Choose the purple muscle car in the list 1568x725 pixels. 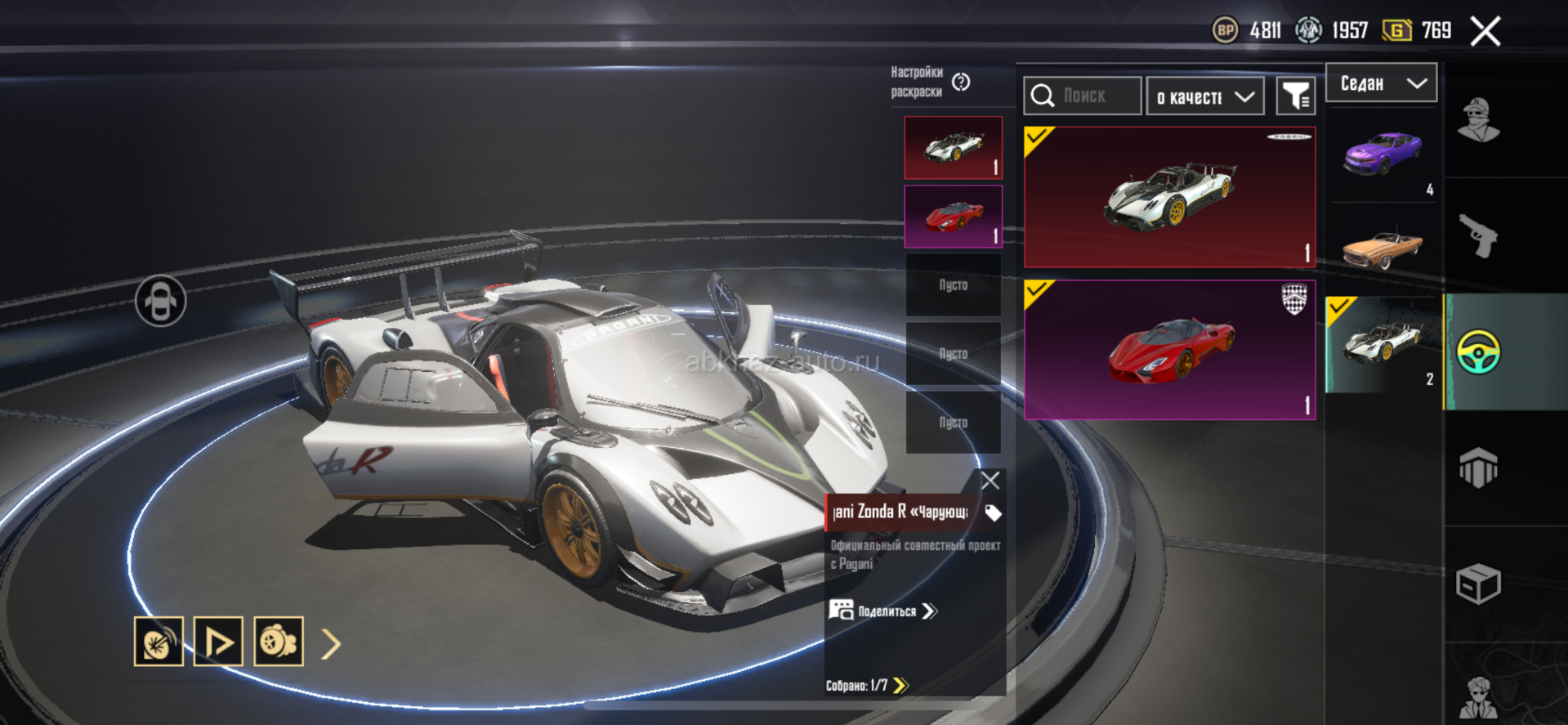1383,154
